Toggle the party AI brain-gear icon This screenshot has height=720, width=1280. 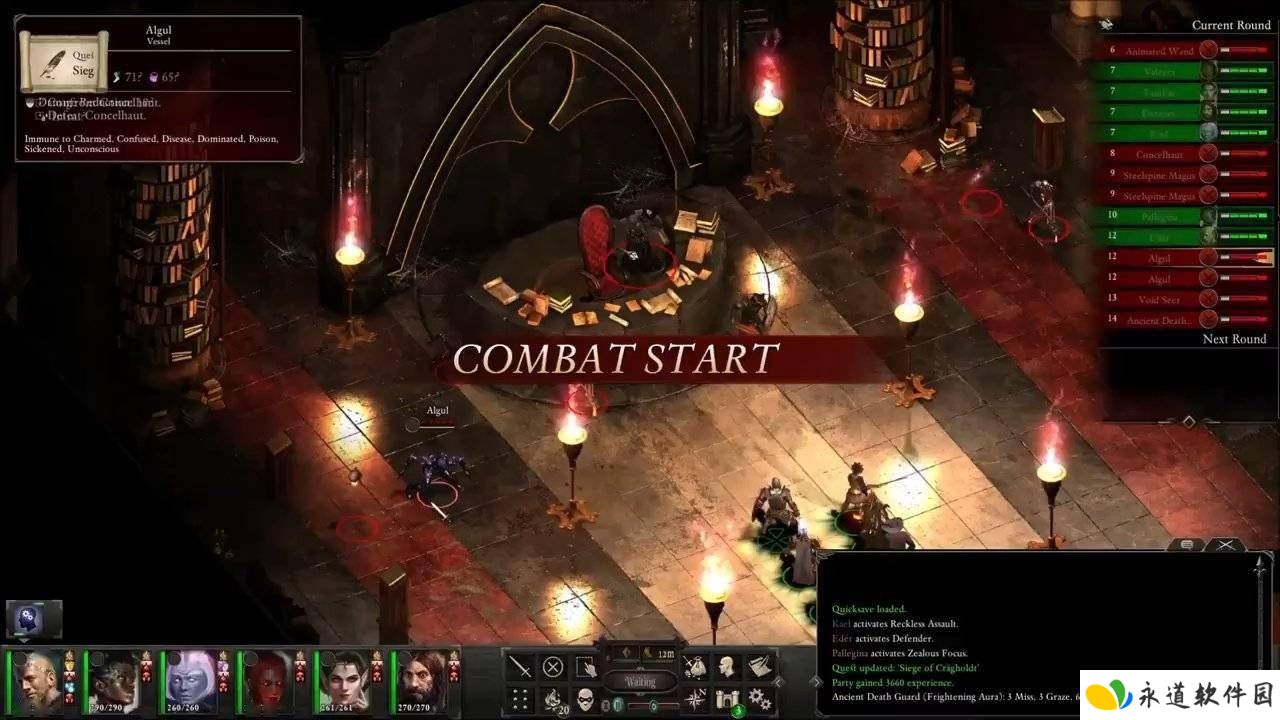[34, 620]
